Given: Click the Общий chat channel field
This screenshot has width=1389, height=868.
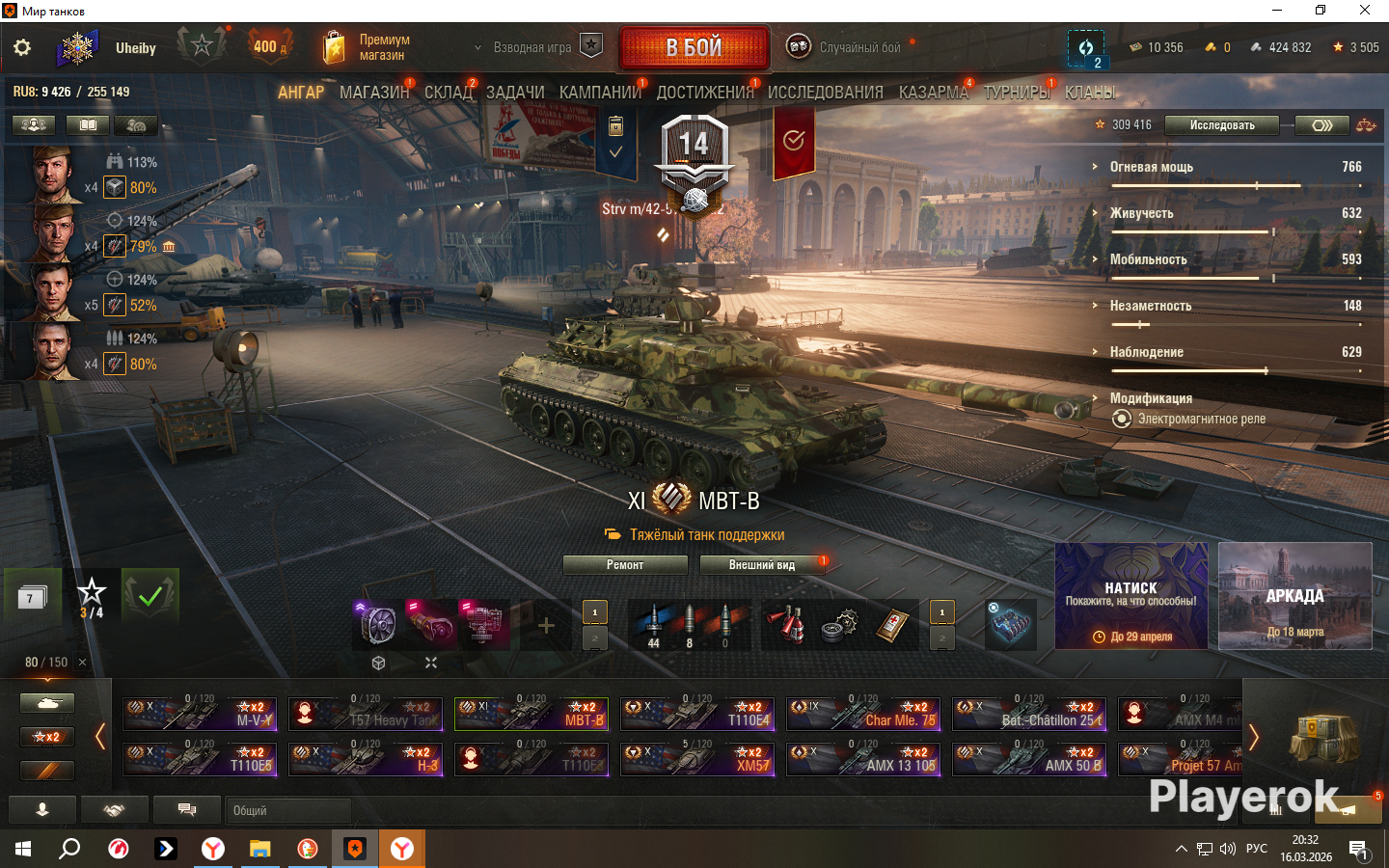Looking at the screenshot, I should [287, 811].
